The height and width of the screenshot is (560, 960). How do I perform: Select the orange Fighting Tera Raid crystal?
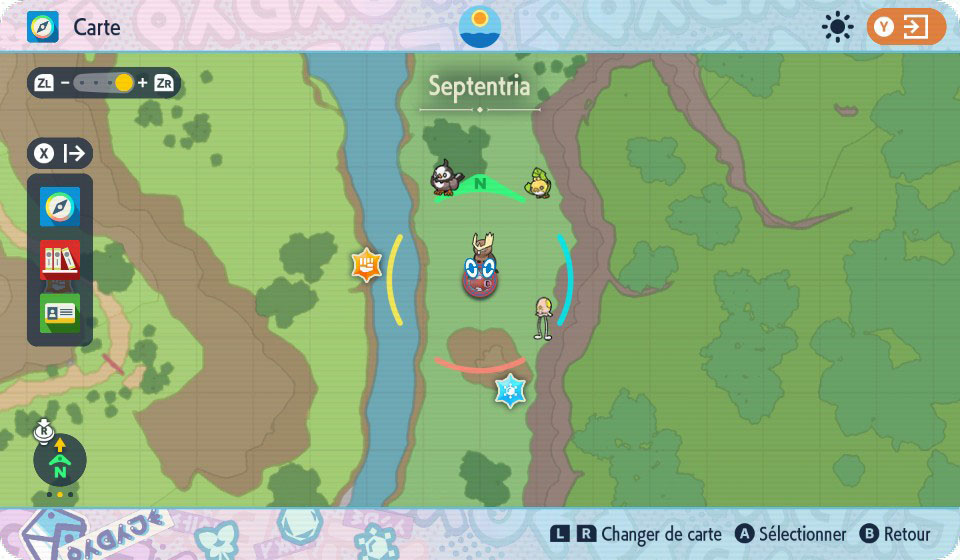tap(367, 265)
